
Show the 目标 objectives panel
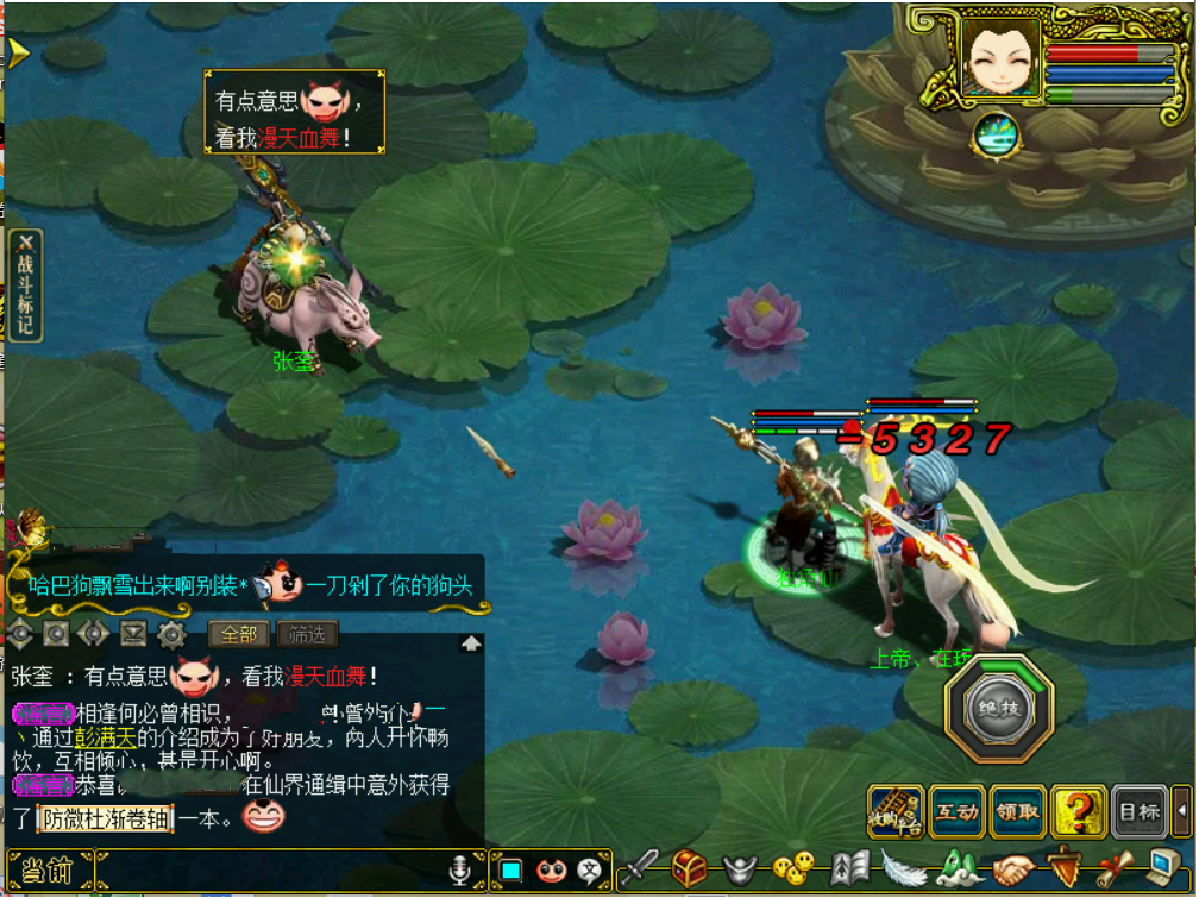click(1139, 812)
